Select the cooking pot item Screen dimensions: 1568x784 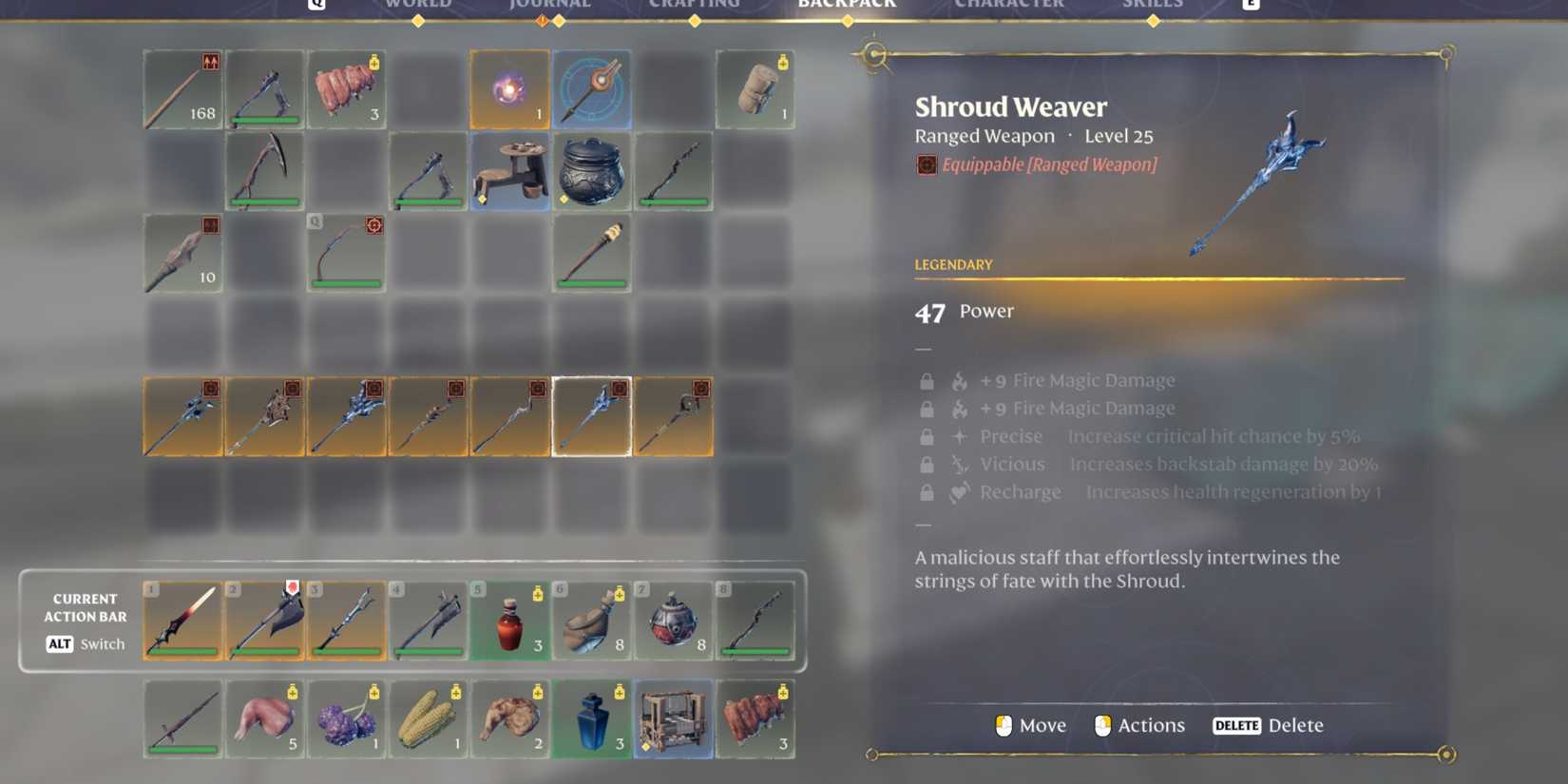click(x=592, y=171)
